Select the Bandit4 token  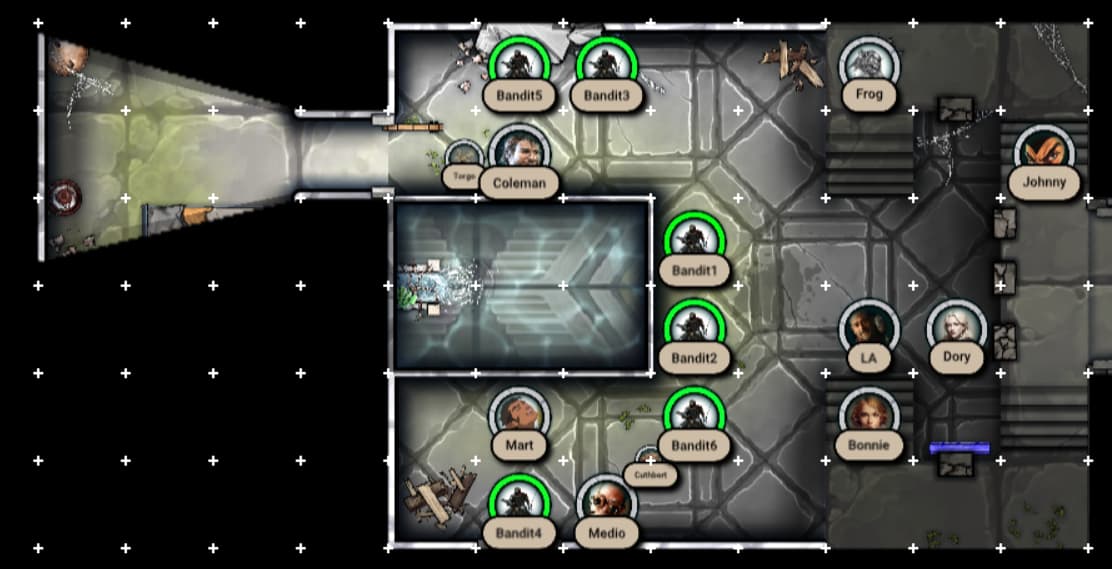tap(519, 504)
